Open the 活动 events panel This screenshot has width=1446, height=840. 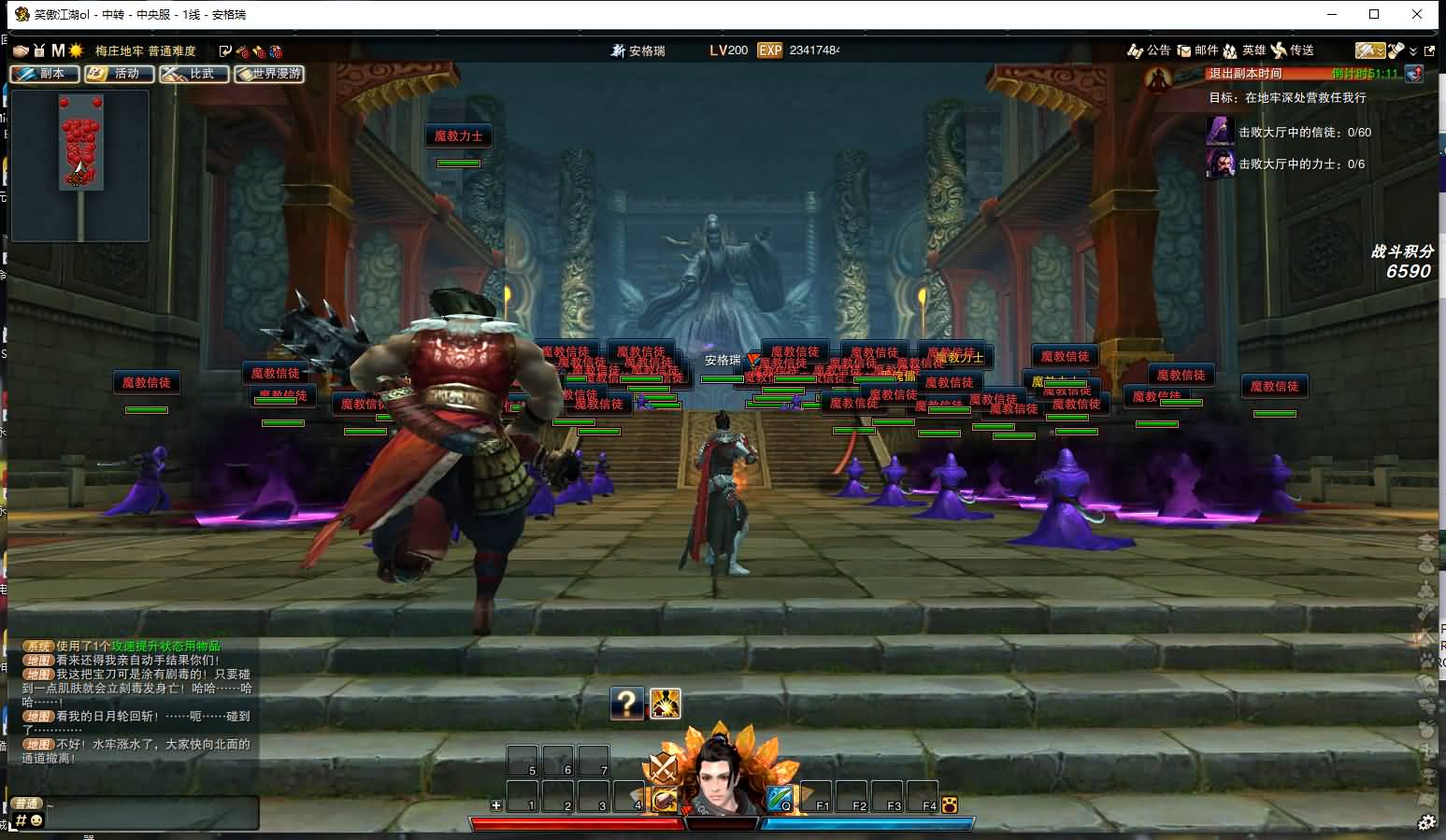(119, 74)
